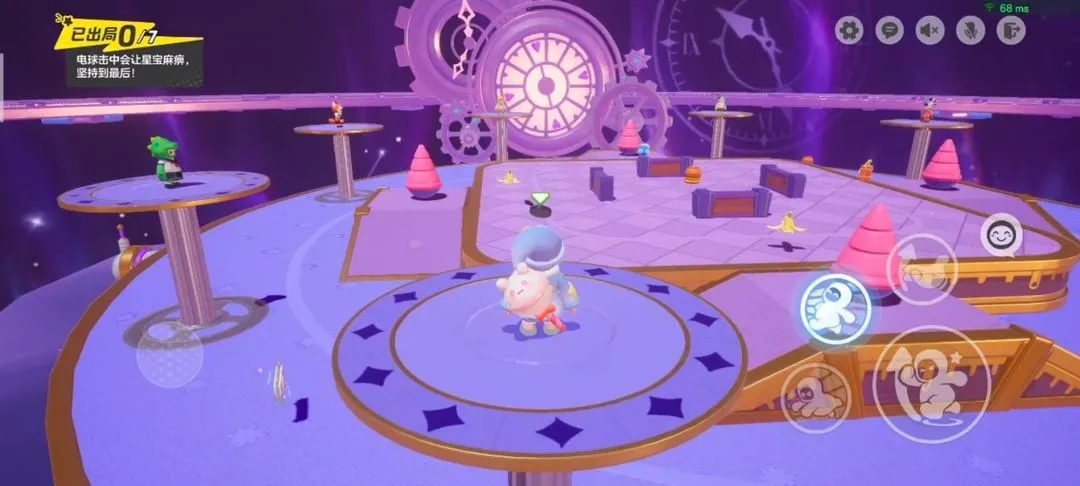
Task: Leave the match via exit door icon
Action: [x=1011, y=31]
